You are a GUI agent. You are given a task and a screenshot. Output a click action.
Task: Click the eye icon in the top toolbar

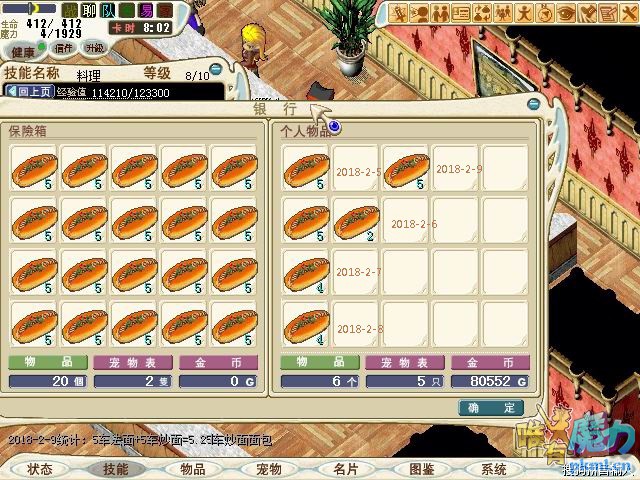(566, 12)
